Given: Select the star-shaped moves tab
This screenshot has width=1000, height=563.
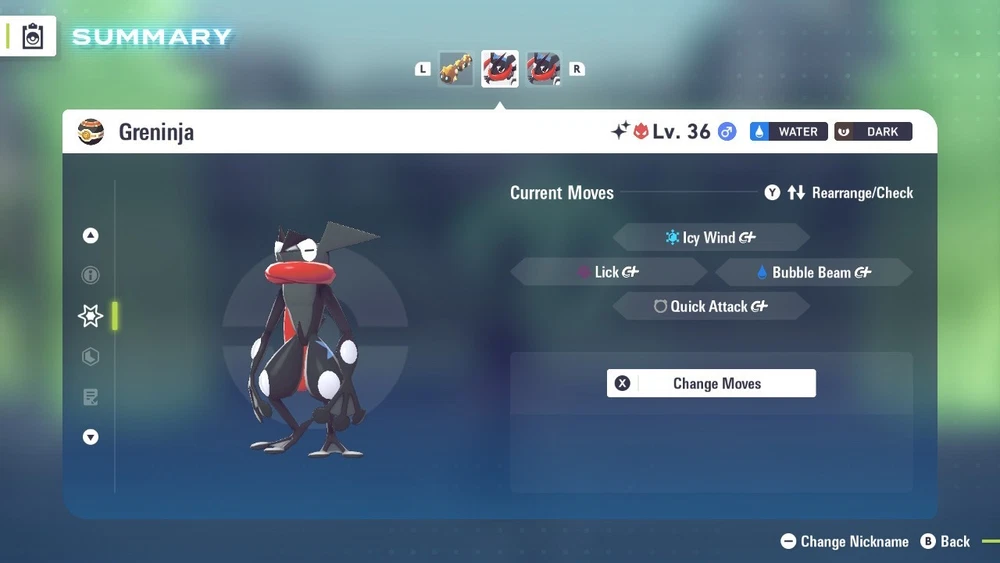Looking at the screenshot, I should point(91,316).
